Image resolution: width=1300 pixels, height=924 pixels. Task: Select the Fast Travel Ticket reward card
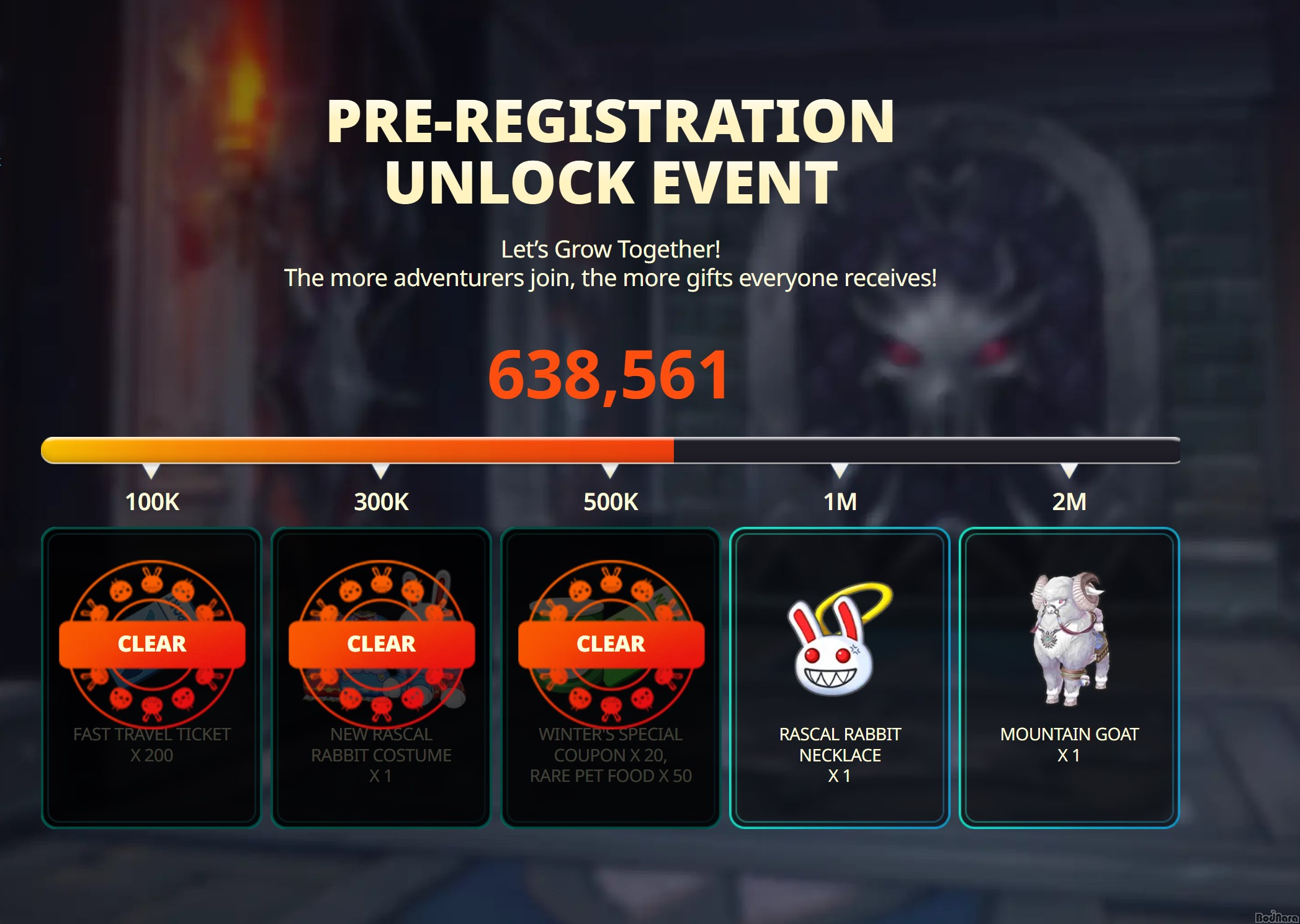[152, 678]
